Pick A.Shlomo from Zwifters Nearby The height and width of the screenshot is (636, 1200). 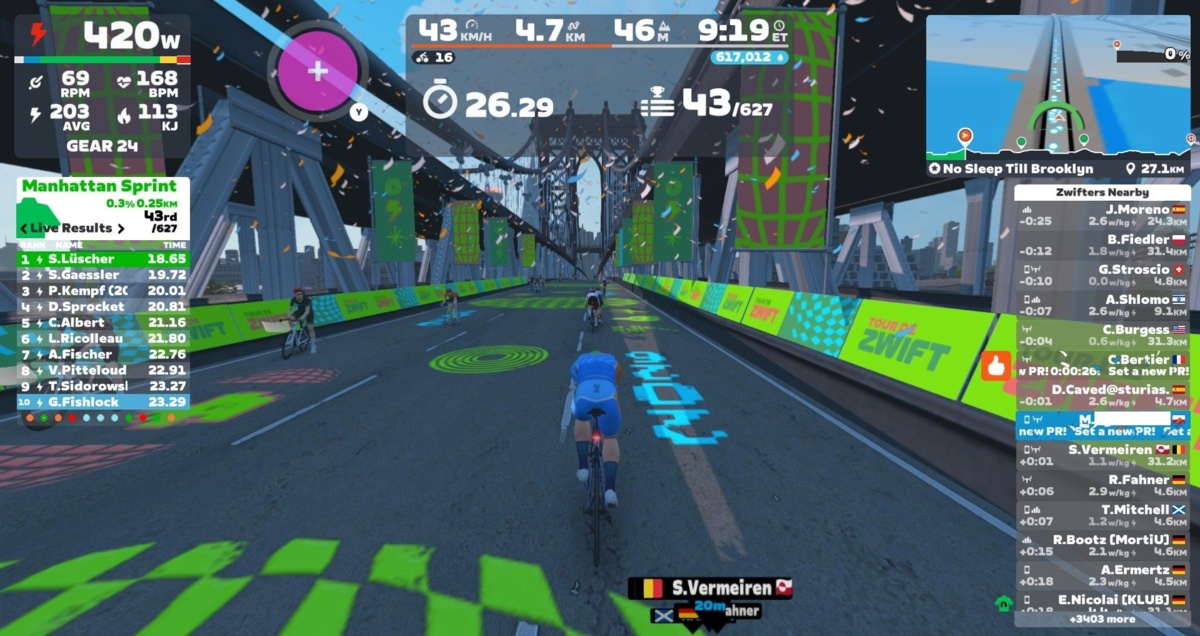pos(1102,305)
